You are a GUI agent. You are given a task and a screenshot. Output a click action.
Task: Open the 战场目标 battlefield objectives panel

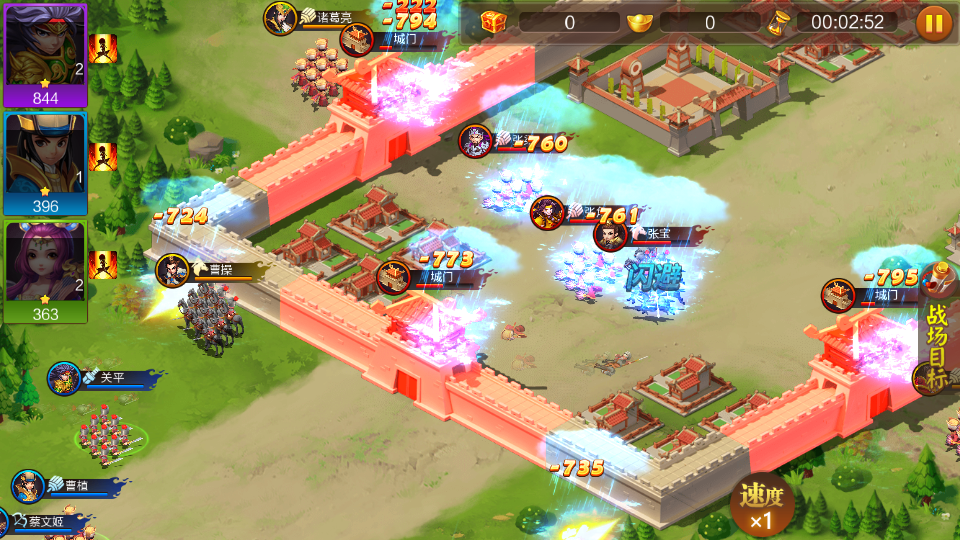(x=937, y=345)
